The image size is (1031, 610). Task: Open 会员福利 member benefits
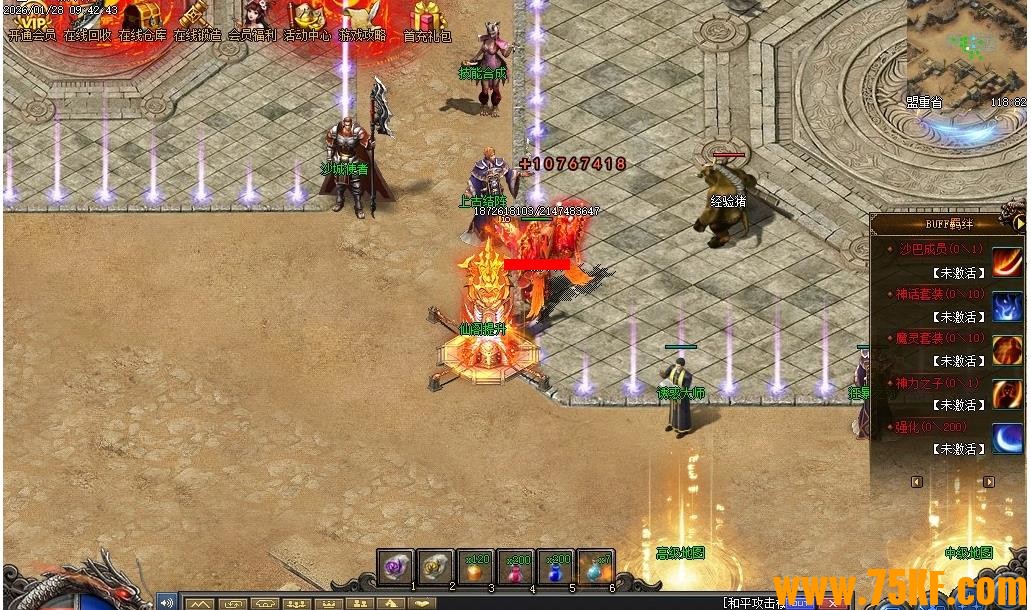(252, 20)
